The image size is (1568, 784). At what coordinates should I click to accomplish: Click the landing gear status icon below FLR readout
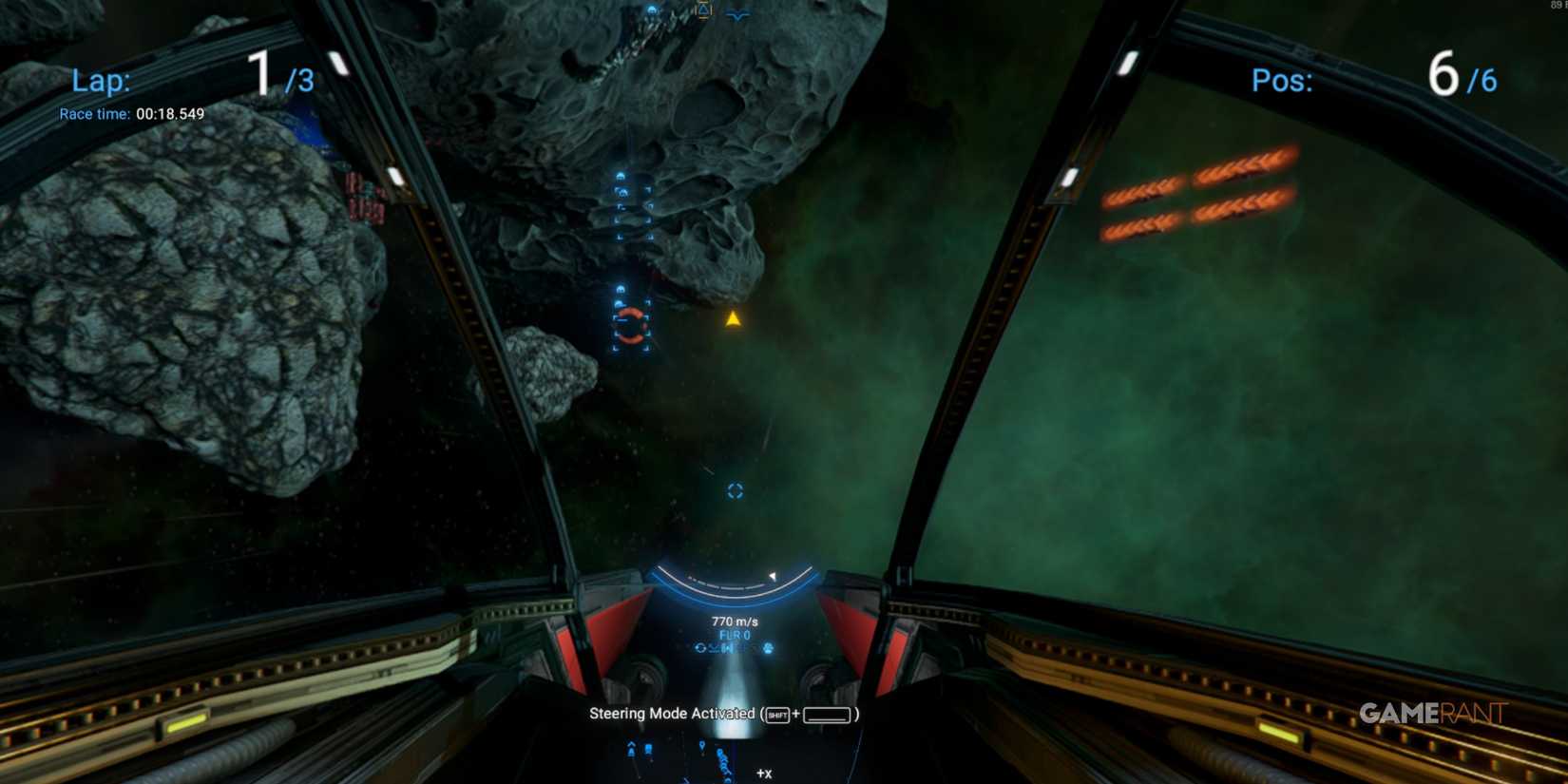(727, 648)
